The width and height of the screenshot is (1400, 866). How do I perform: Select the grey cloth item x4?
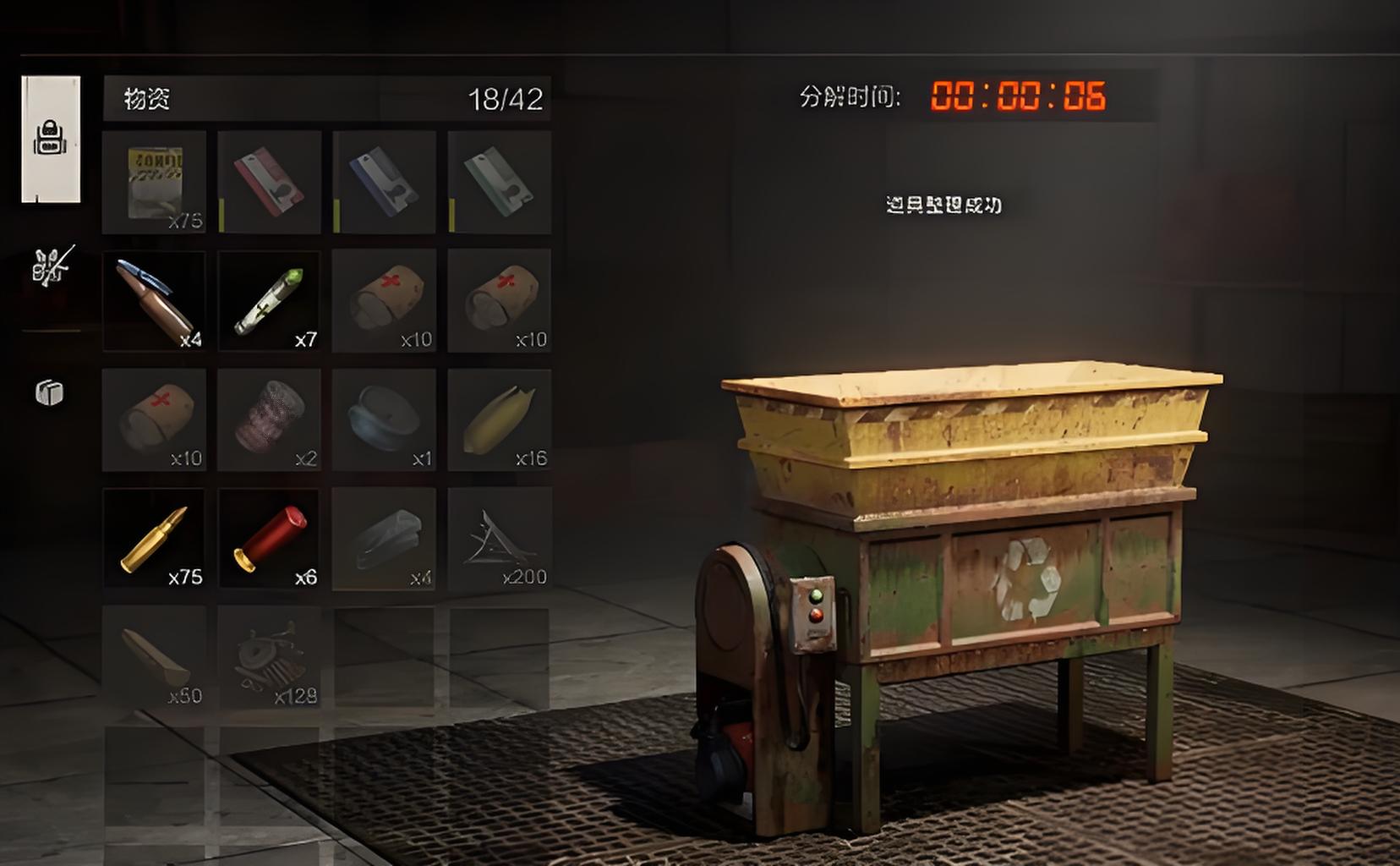tap(385, 538)
